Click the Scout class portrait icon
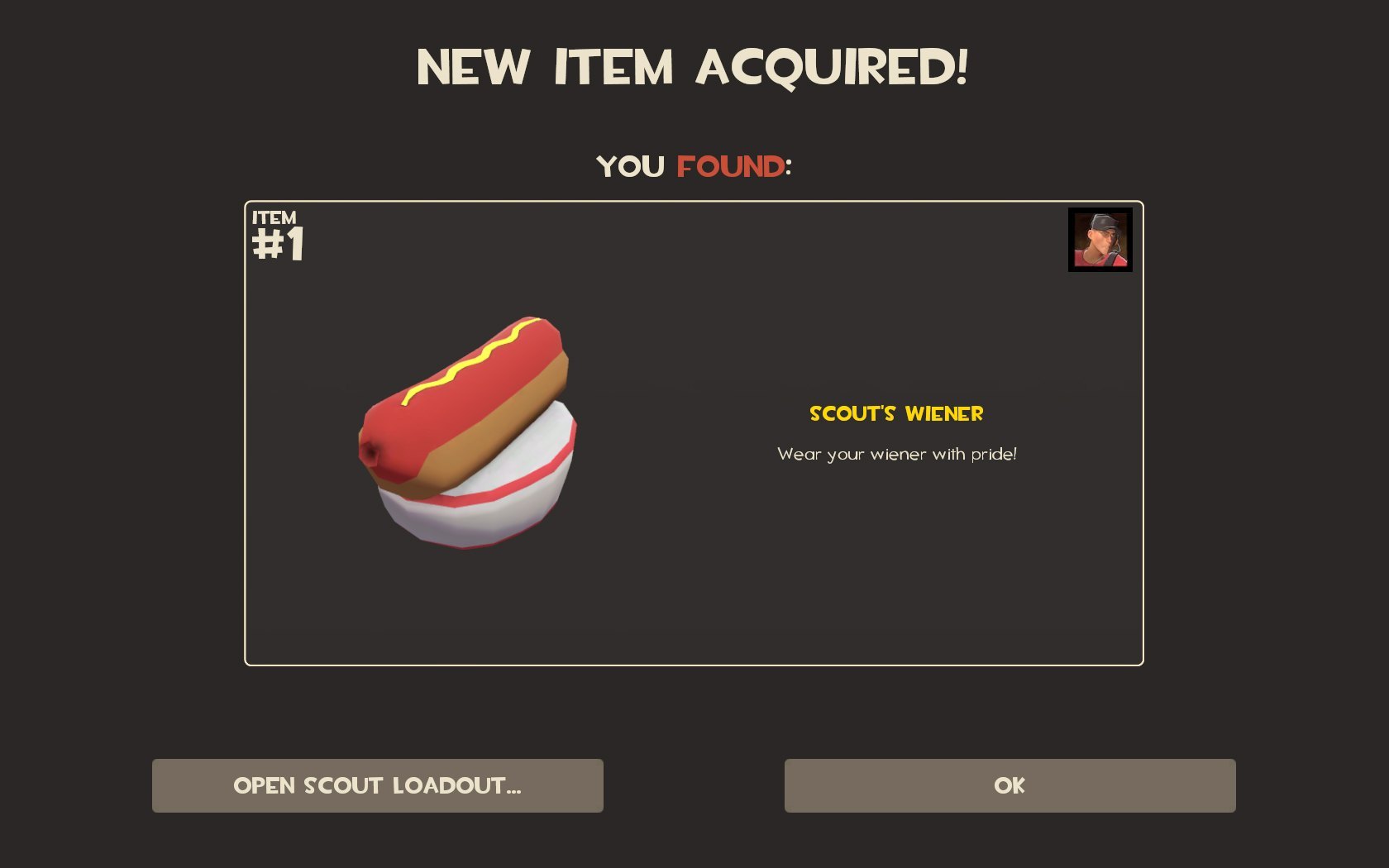Viewport: 1389px width, 868px height. coord(1100,240)
